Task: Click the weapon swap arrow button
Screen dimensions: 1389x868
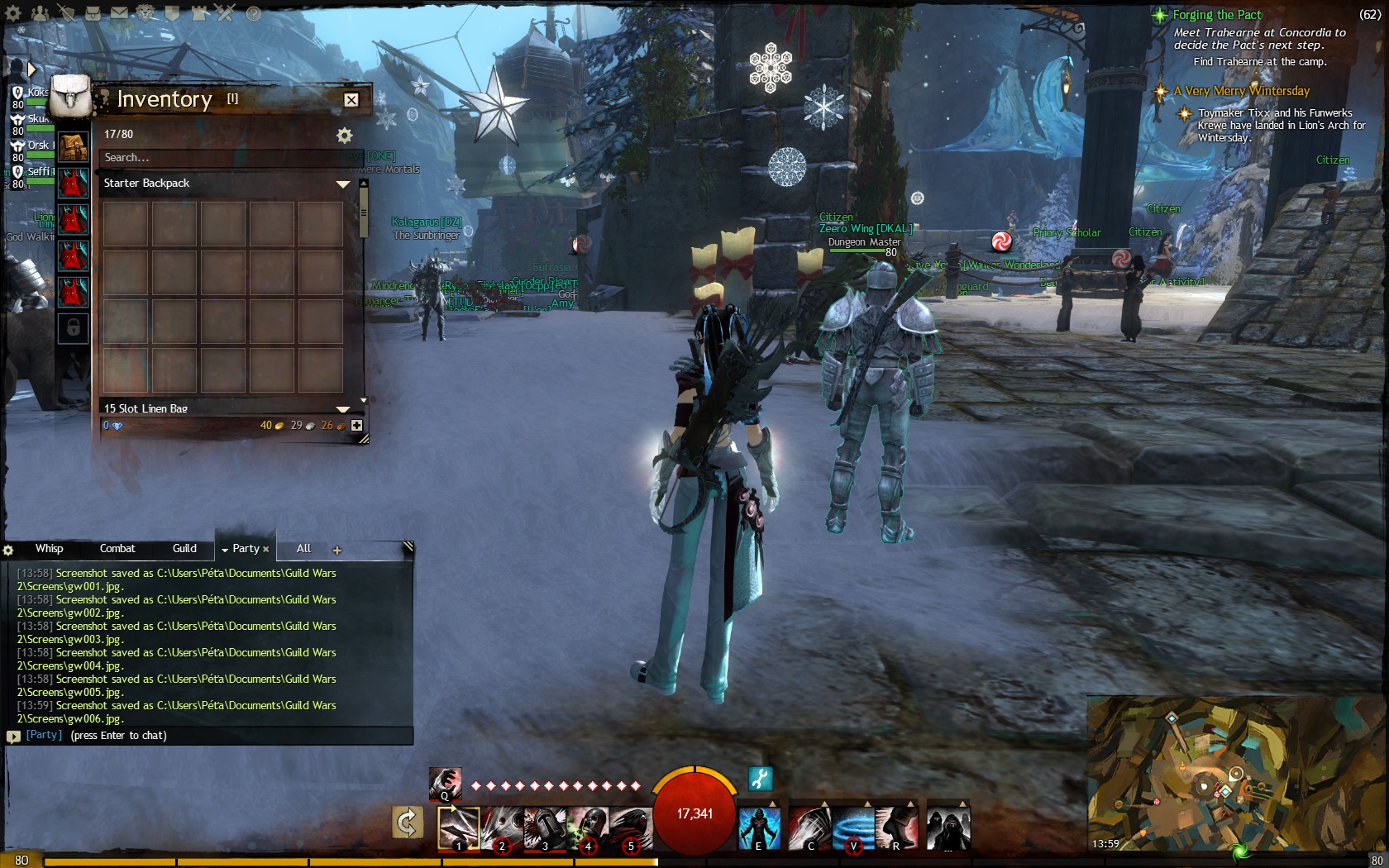Action: [x=408, y=823]
